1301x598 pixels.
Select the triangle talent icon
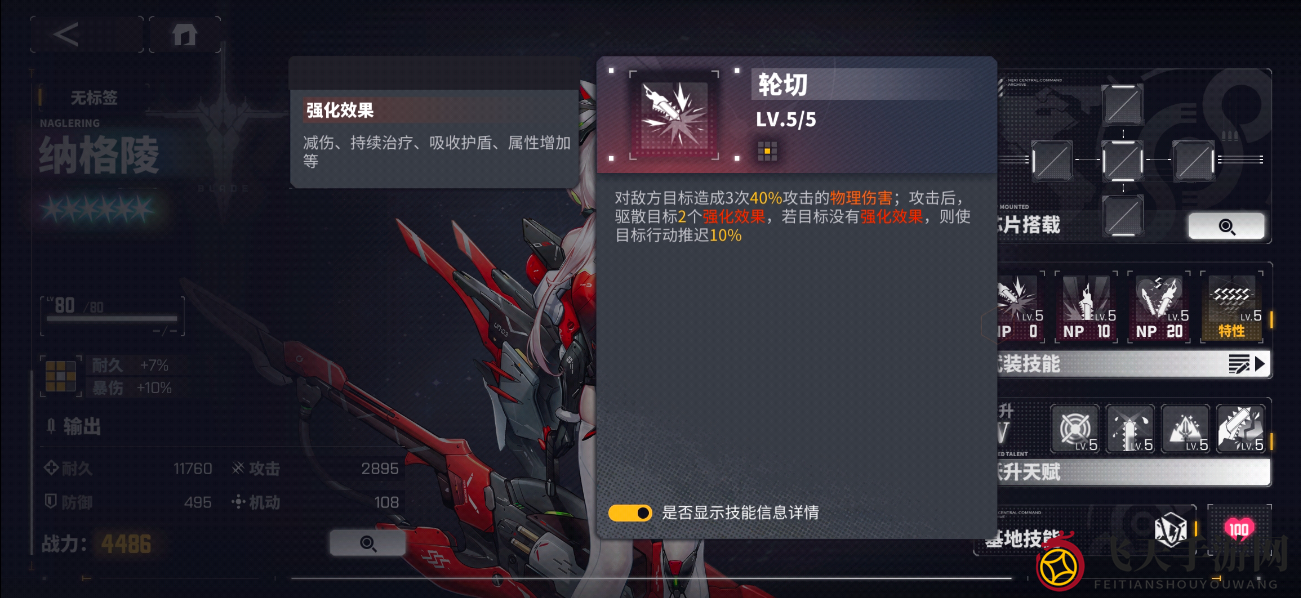[x=1186, y=428]
